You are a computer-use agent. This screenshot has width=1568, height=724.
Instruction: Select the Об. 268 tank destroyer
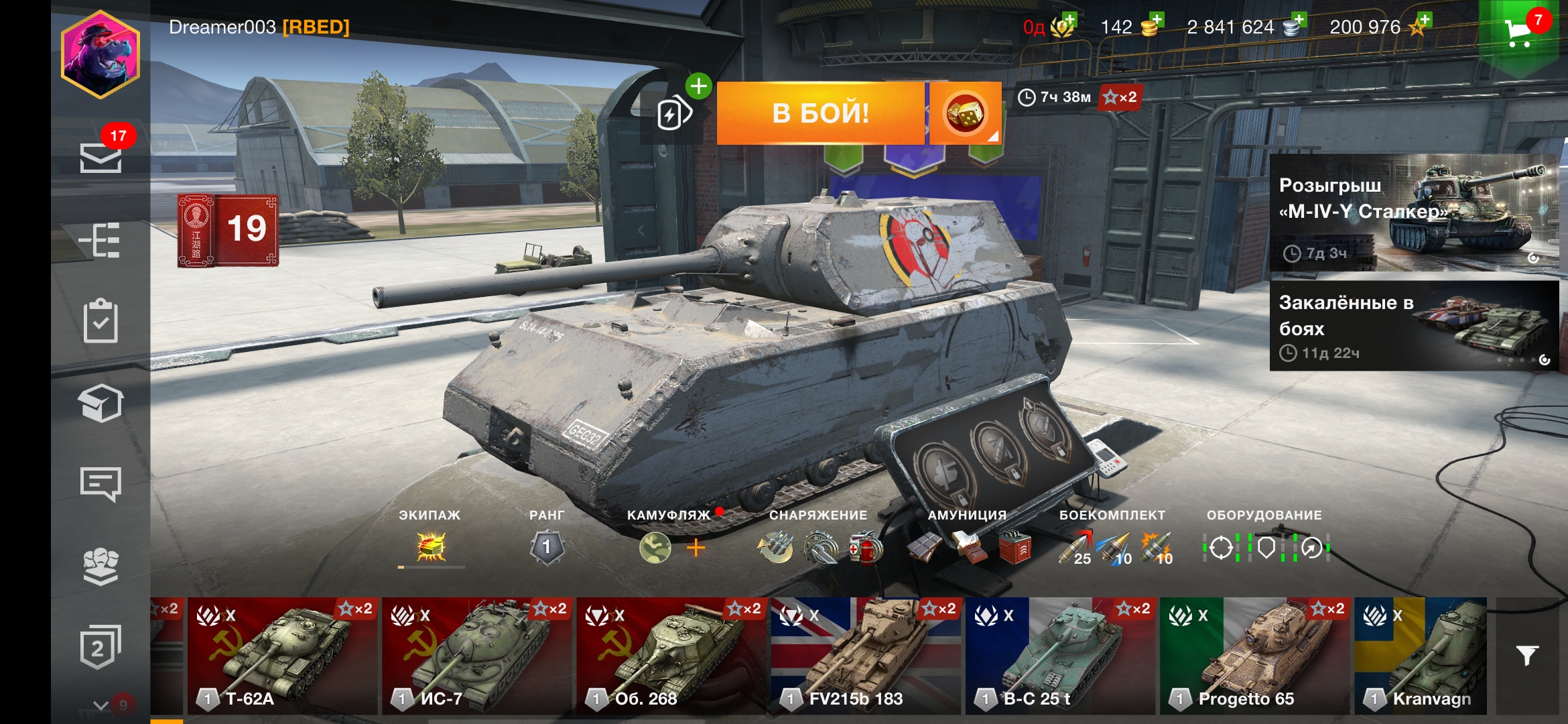point(671,656)
